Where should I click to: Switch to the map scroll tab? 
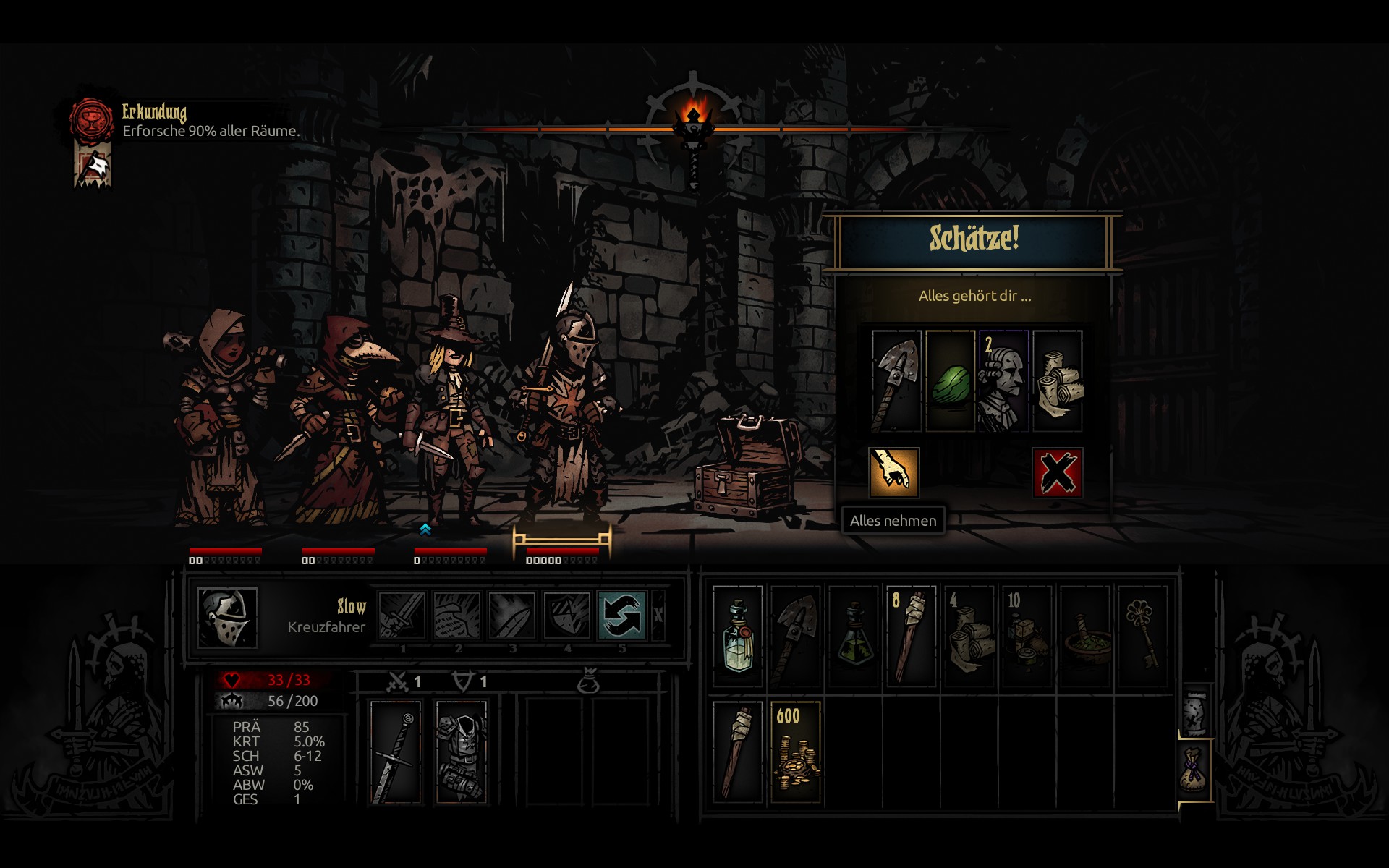[1194, 711]
